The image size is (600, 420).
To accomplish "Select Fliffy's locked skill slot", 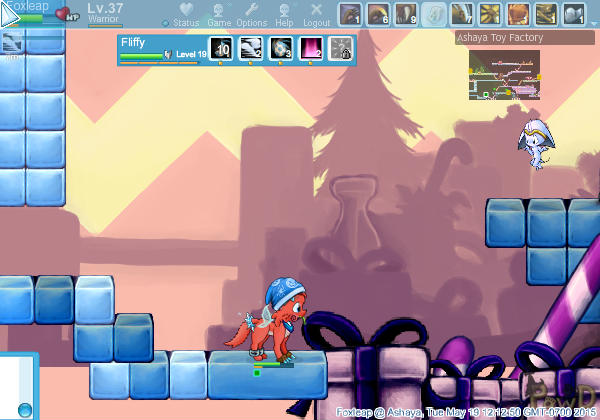I will (x=340, y=49).
